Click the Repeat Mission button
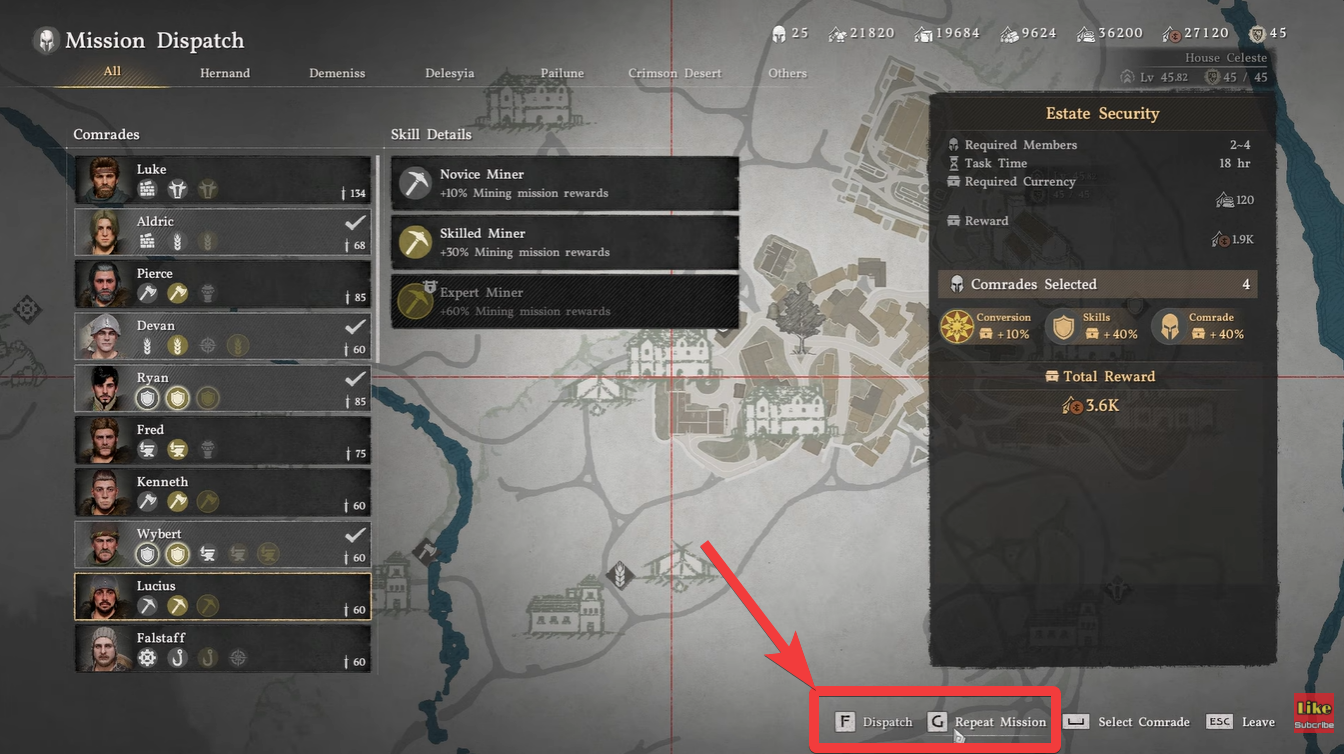1344x754 pixels. pos(998,720)
